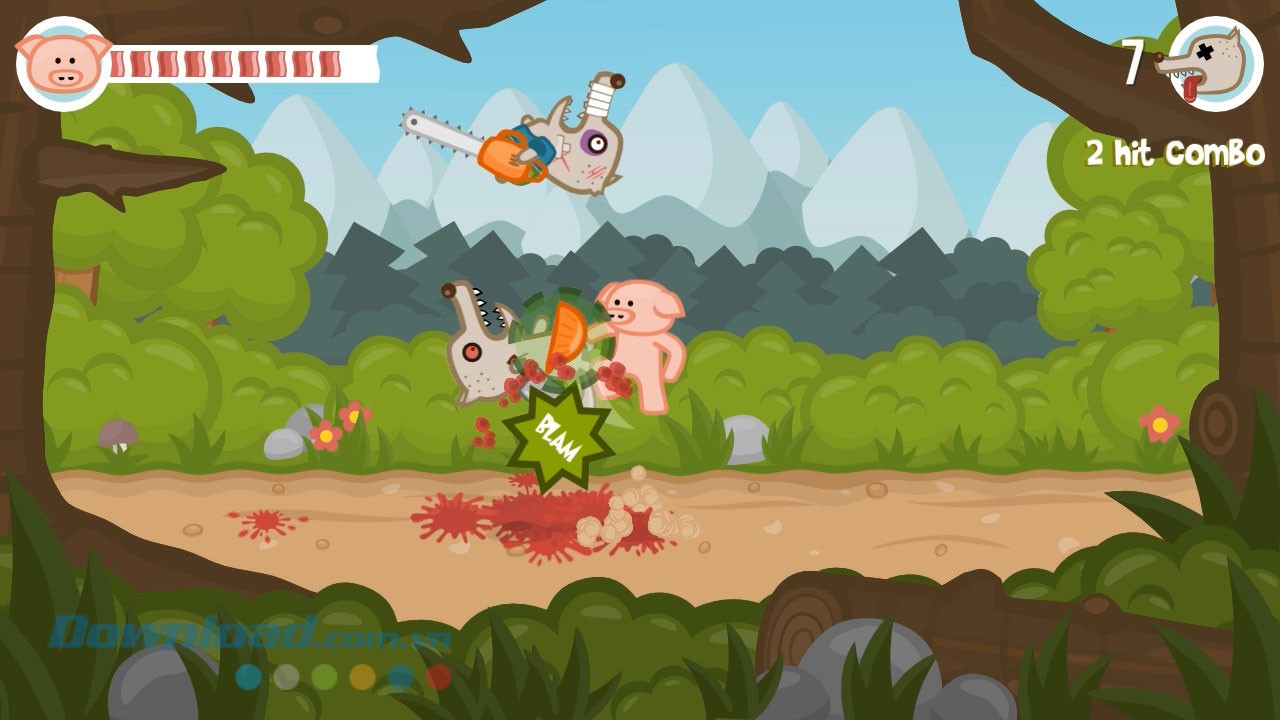Click the pig avatar icon top-left
The image size is (1280, 720).
click(x=60, y=60)
